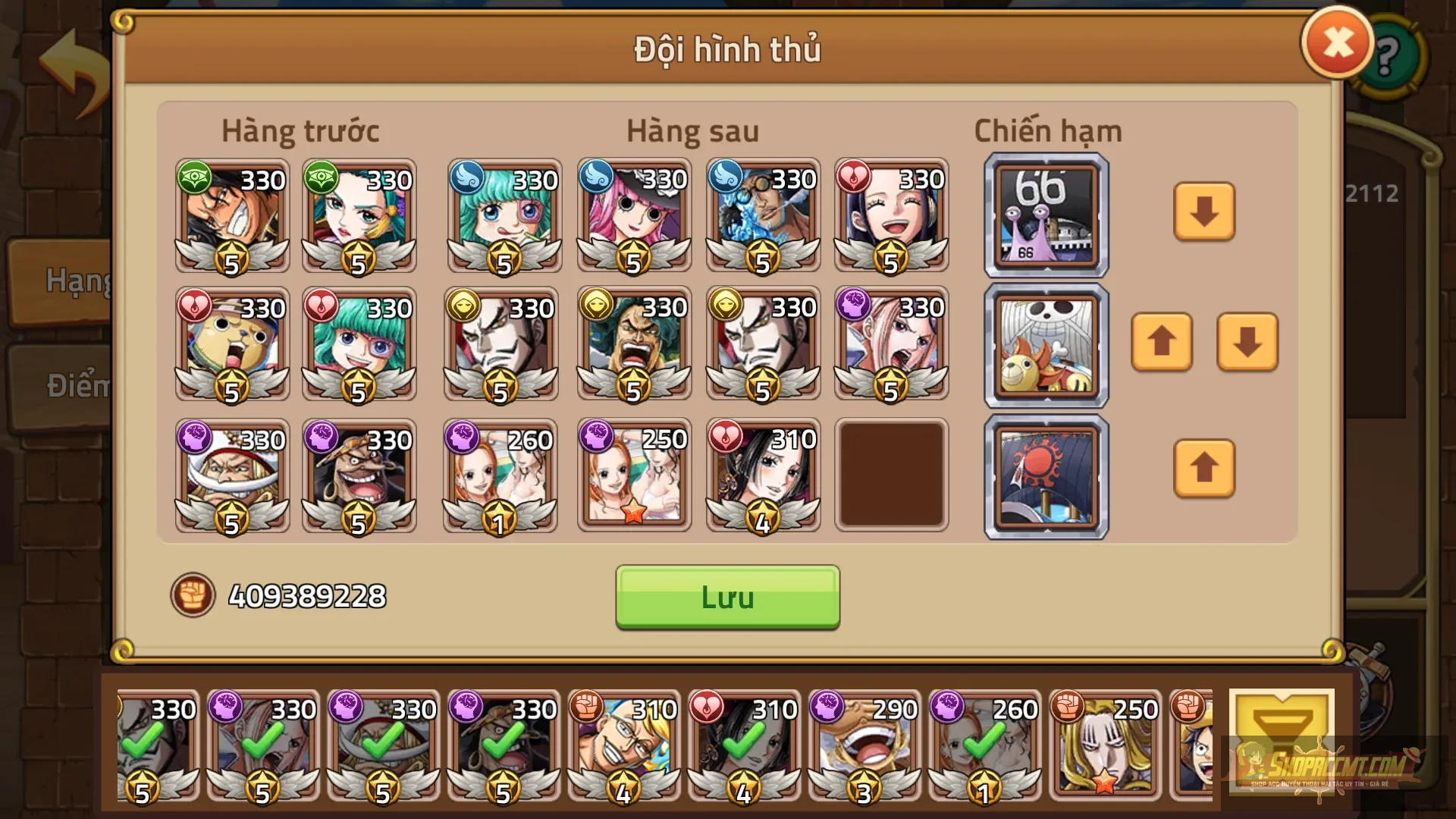Select the red sun flag warship

point(1045,475)
